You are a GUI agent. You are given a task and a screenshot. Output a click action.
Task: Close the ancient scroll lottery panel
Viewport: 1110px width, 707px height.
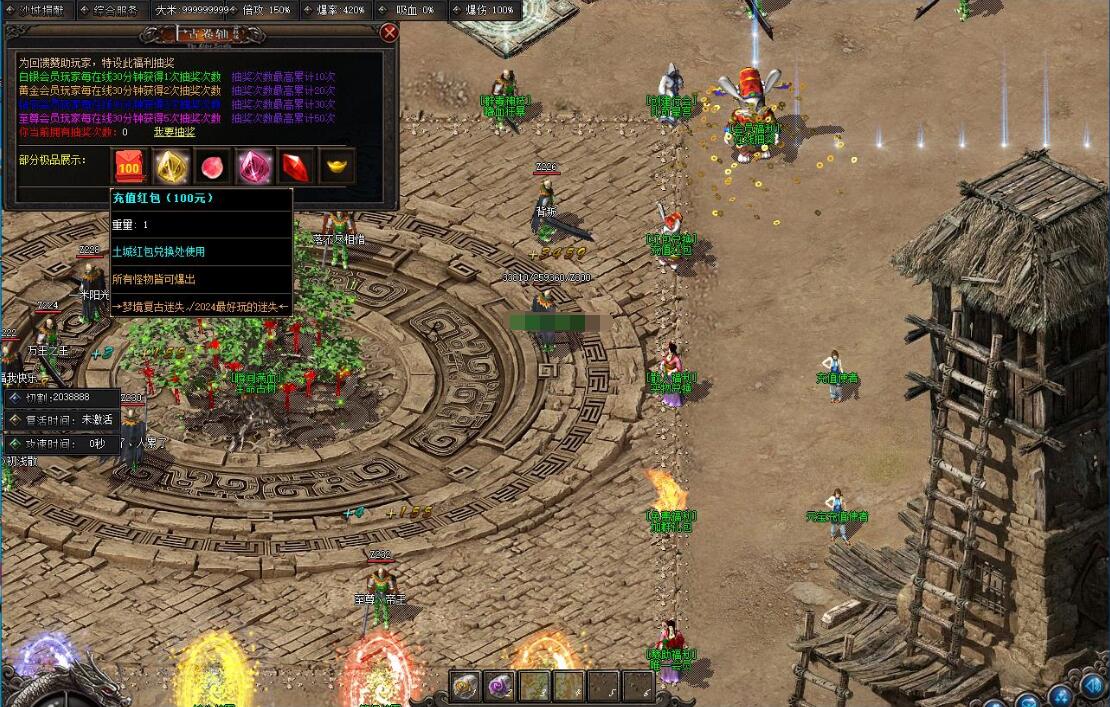(x=390, y=33)
